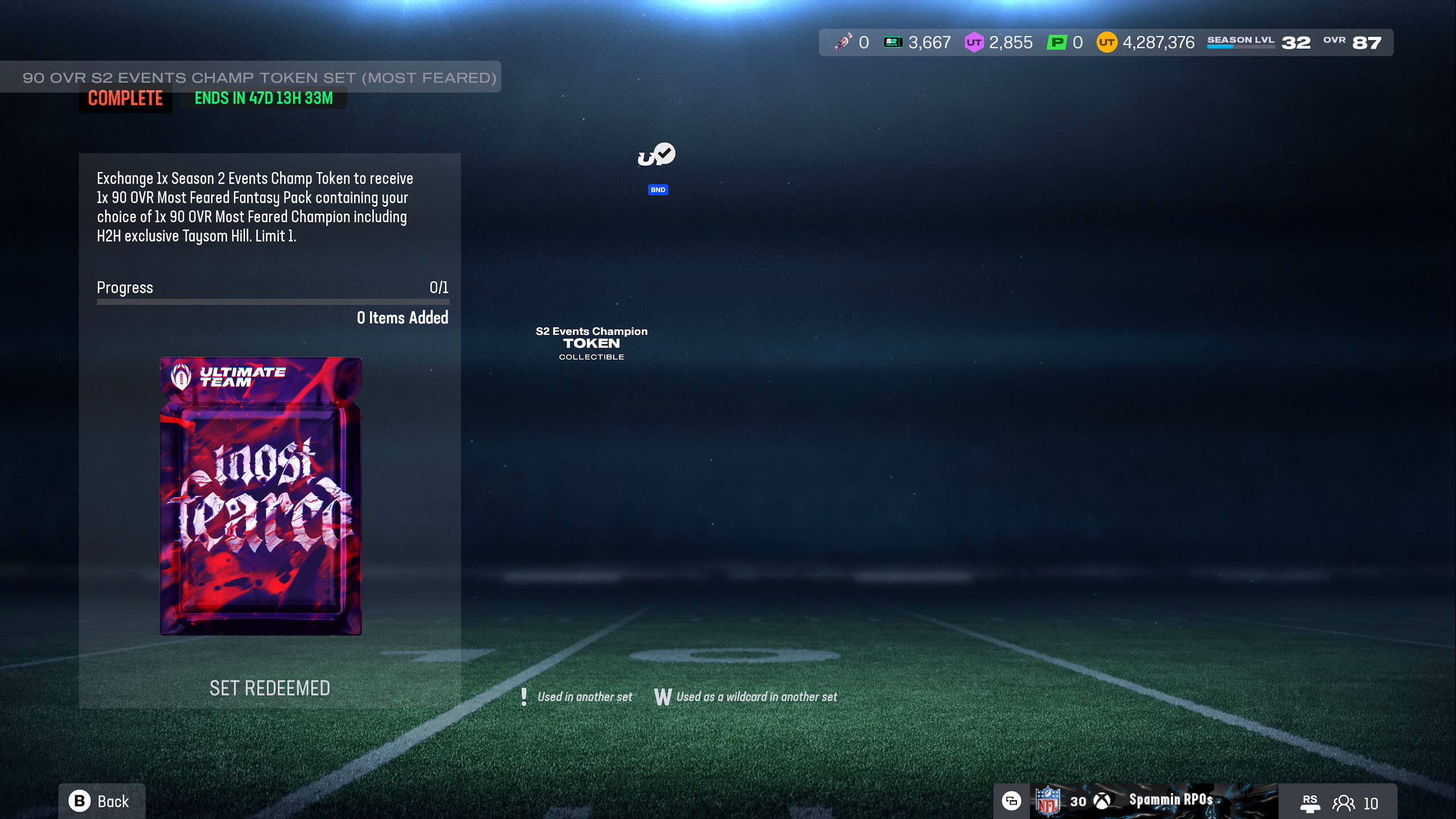Go back using the Back button
This screenshot has width=1456, height=819.
[x=101, y=801]
